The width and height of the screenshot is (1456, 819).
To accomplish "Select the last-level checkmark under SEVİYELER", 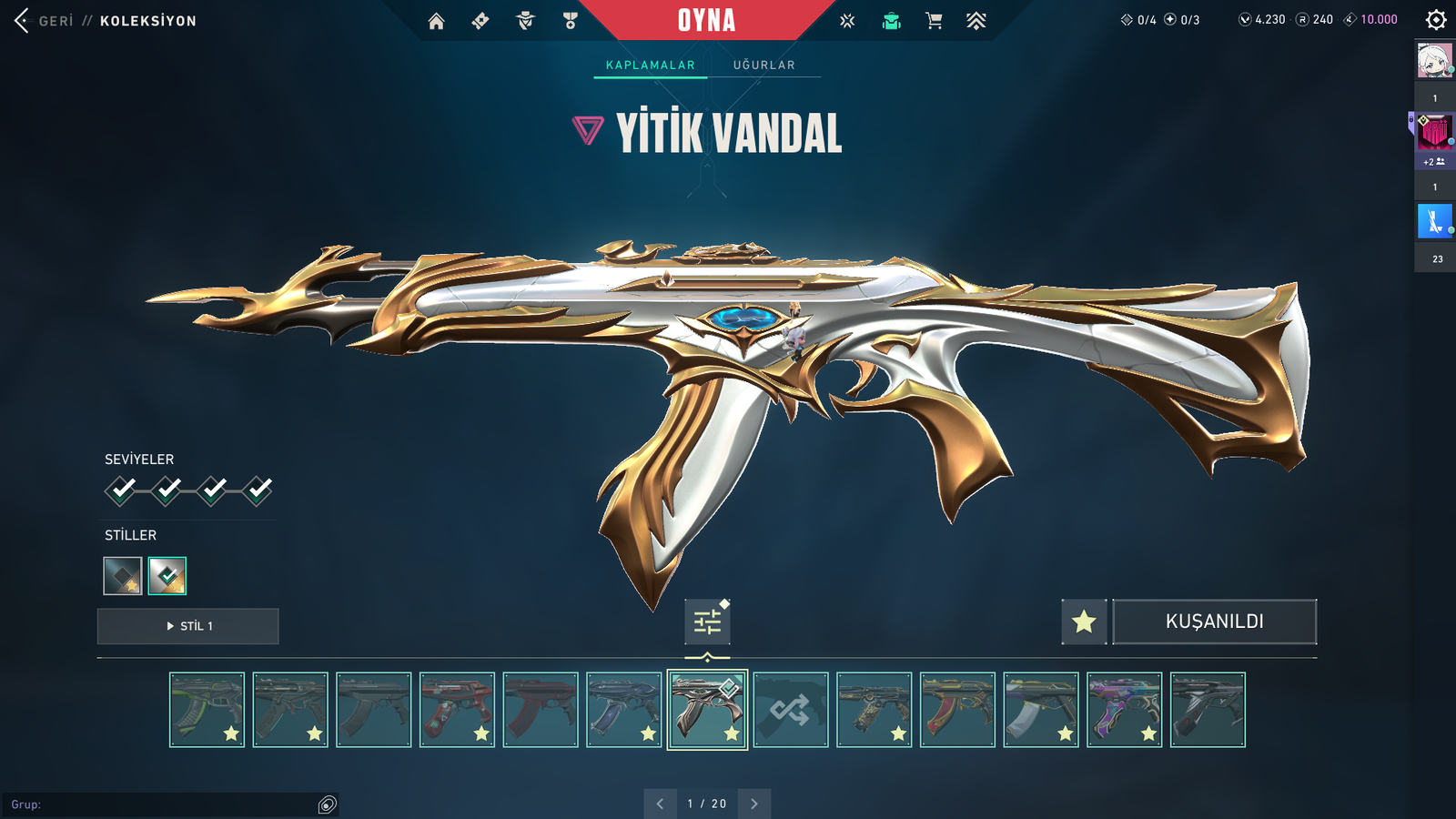I will click(258, 490).
